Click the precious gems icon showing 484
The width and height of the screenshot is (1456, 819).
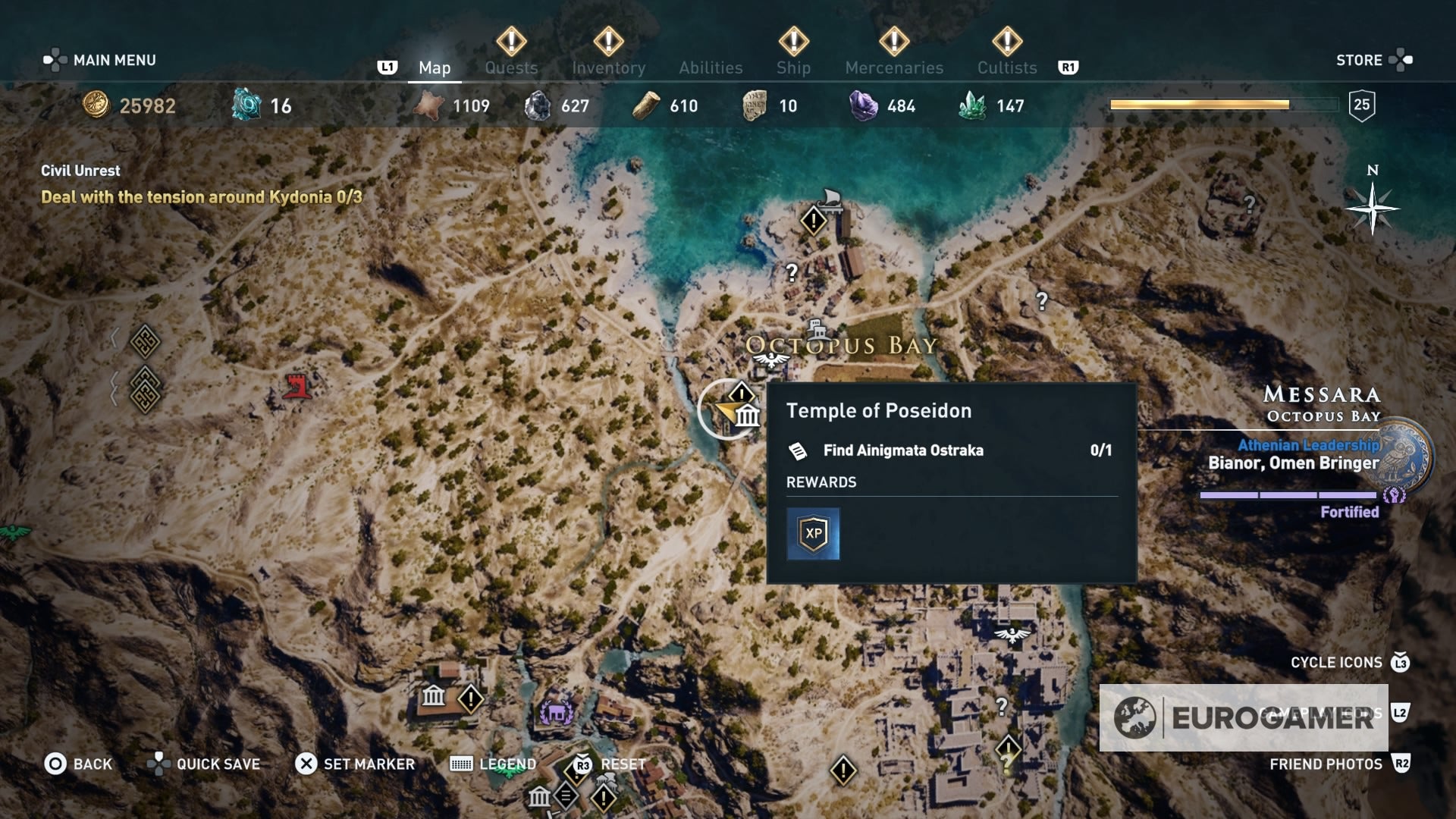tap(863, 105)
